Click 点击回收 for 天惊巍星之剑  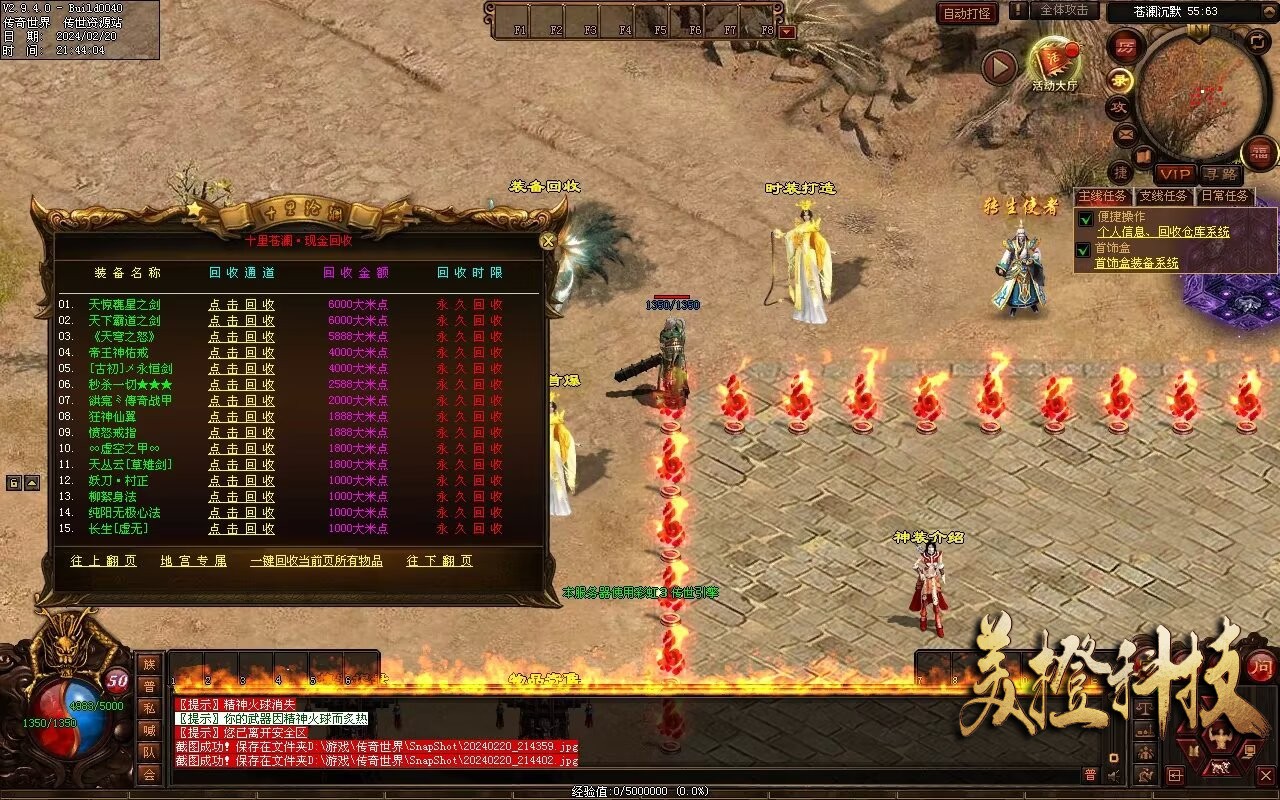click(241, 305)
